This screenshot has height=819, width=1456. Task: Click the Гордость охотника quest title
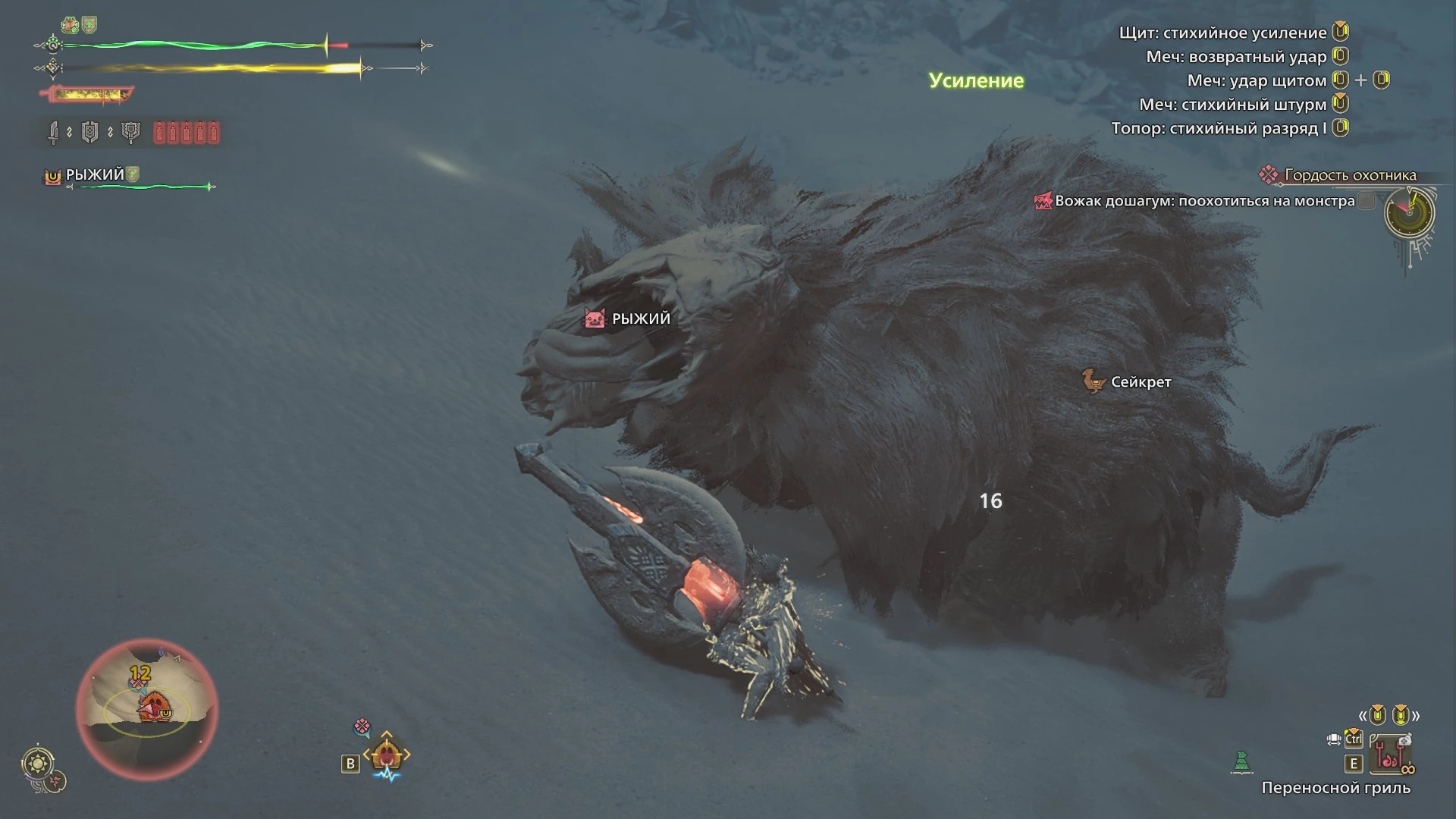[x=1350, y=175]
